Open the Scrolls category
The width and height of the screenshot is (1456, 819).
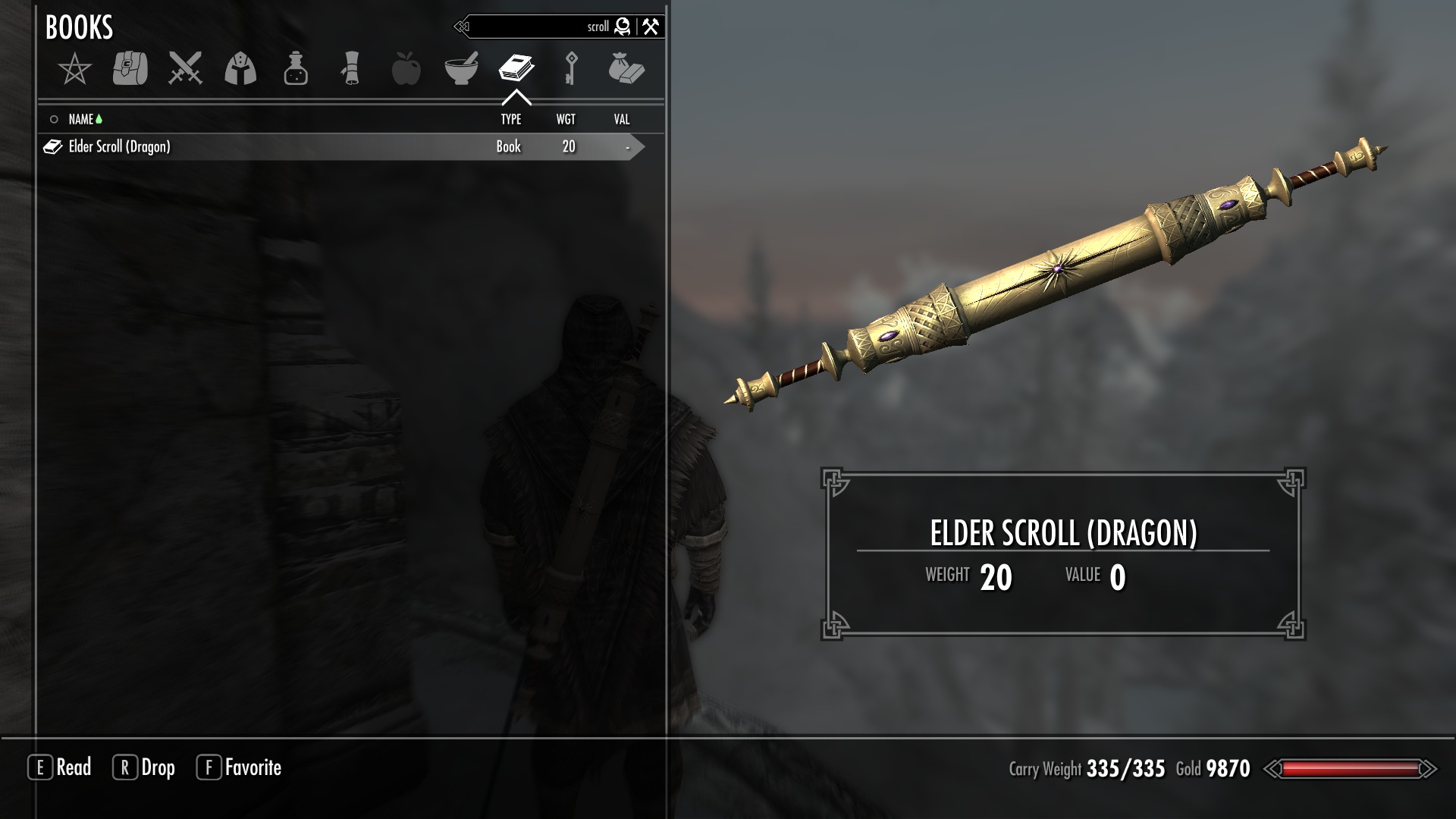pos(350,69)
